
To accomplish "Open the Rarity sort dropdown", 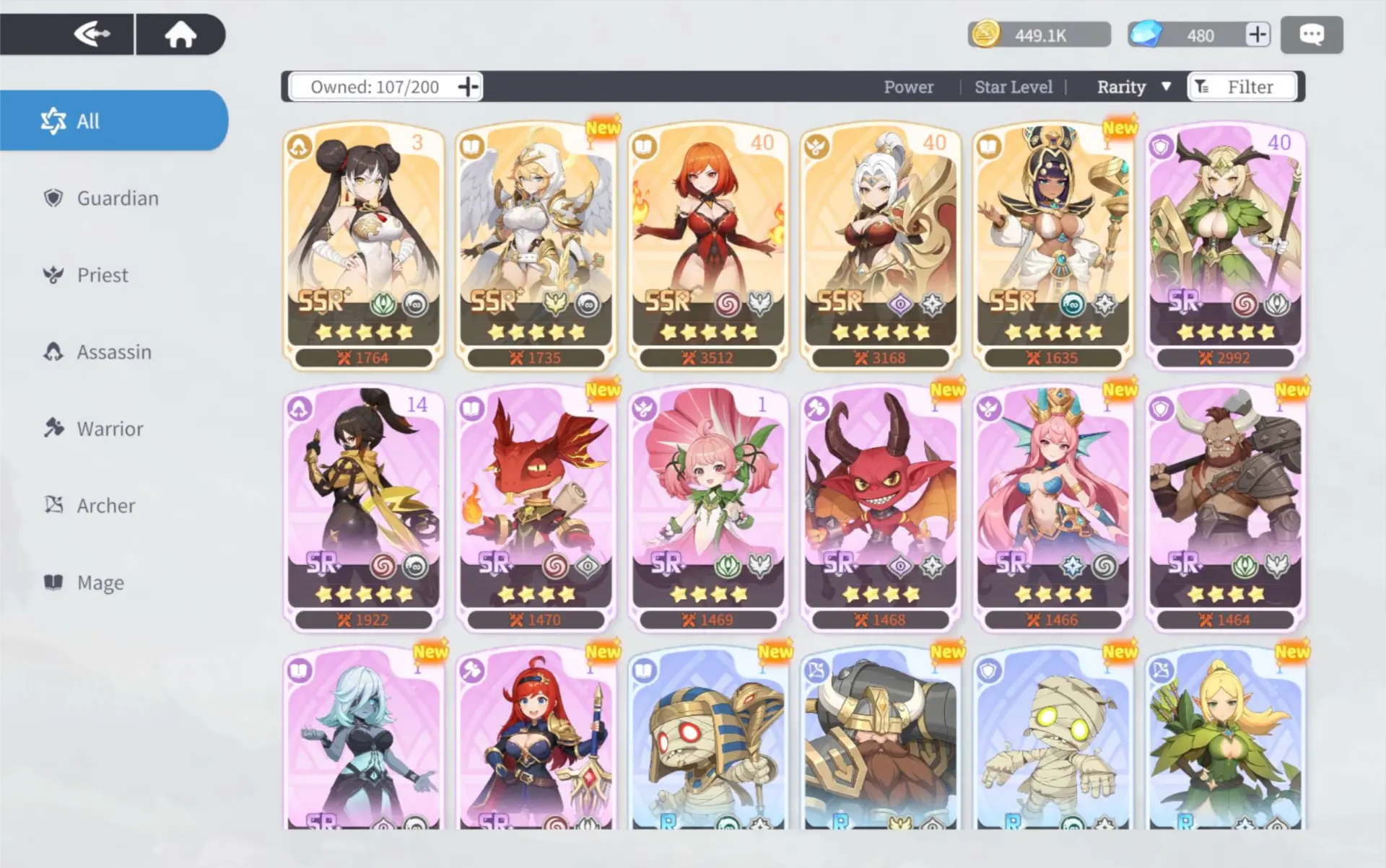I will pyautogui.click(x=1133, y=87).
